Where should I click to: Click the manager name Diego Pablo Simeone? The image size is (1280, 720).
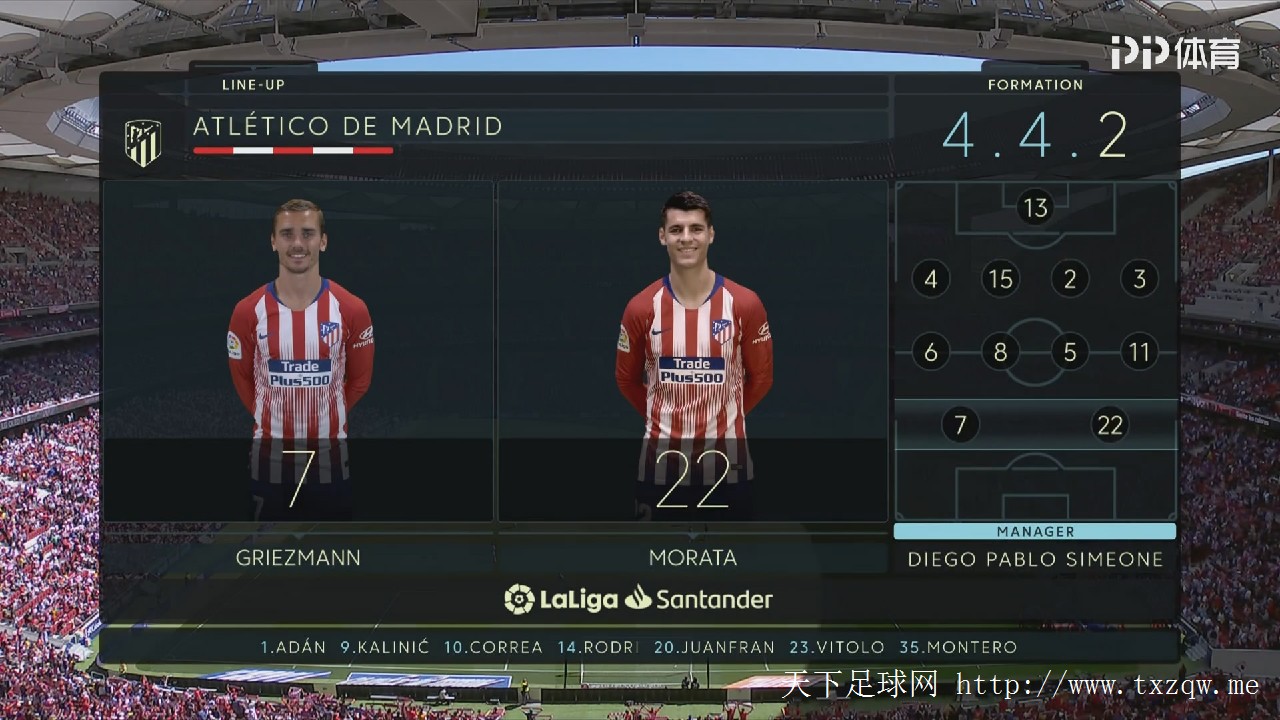pos(1035,560)
